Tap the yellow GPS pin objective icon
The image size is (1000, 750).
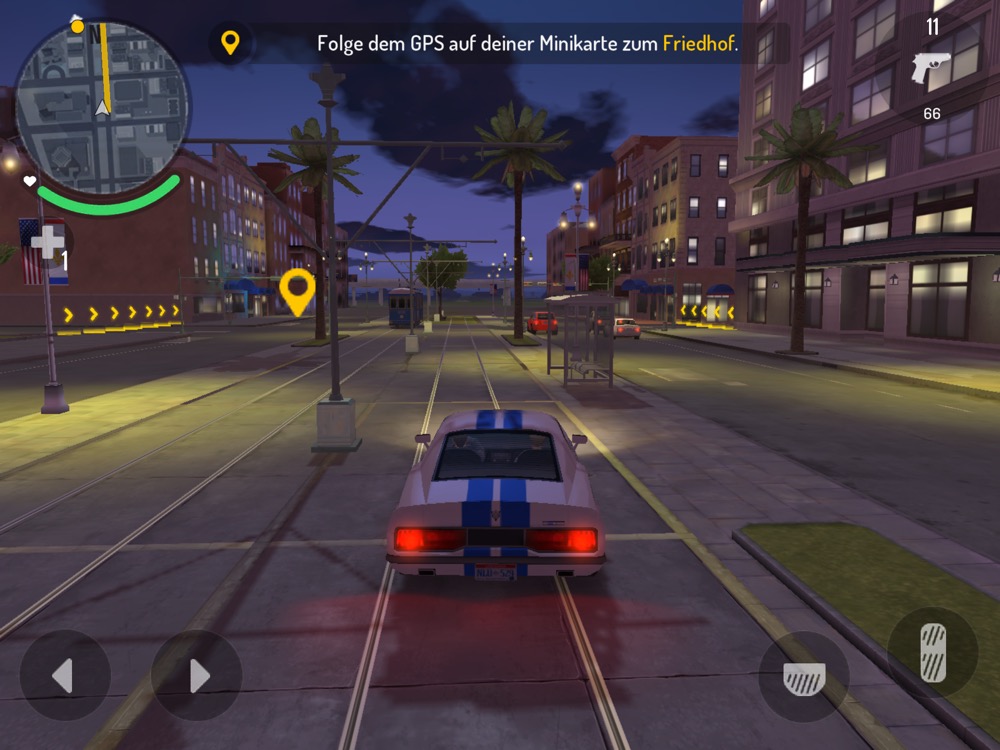tap(230, 43)
